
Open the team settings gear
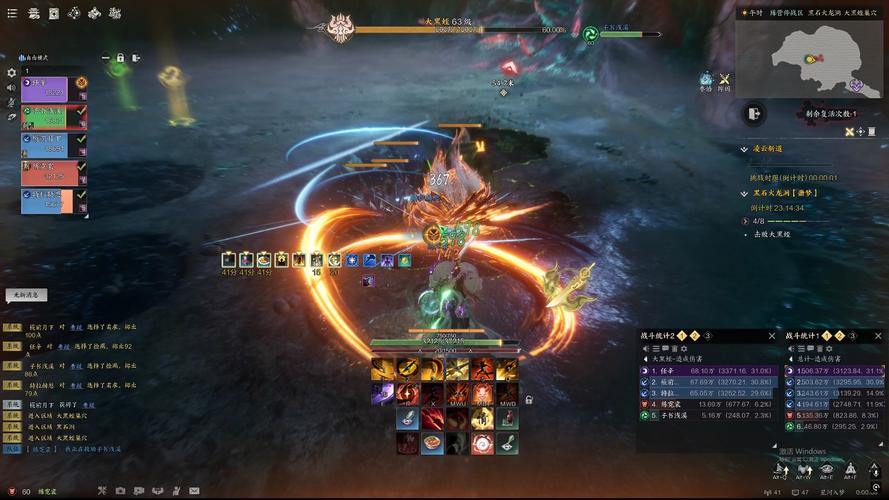point(12,73)
